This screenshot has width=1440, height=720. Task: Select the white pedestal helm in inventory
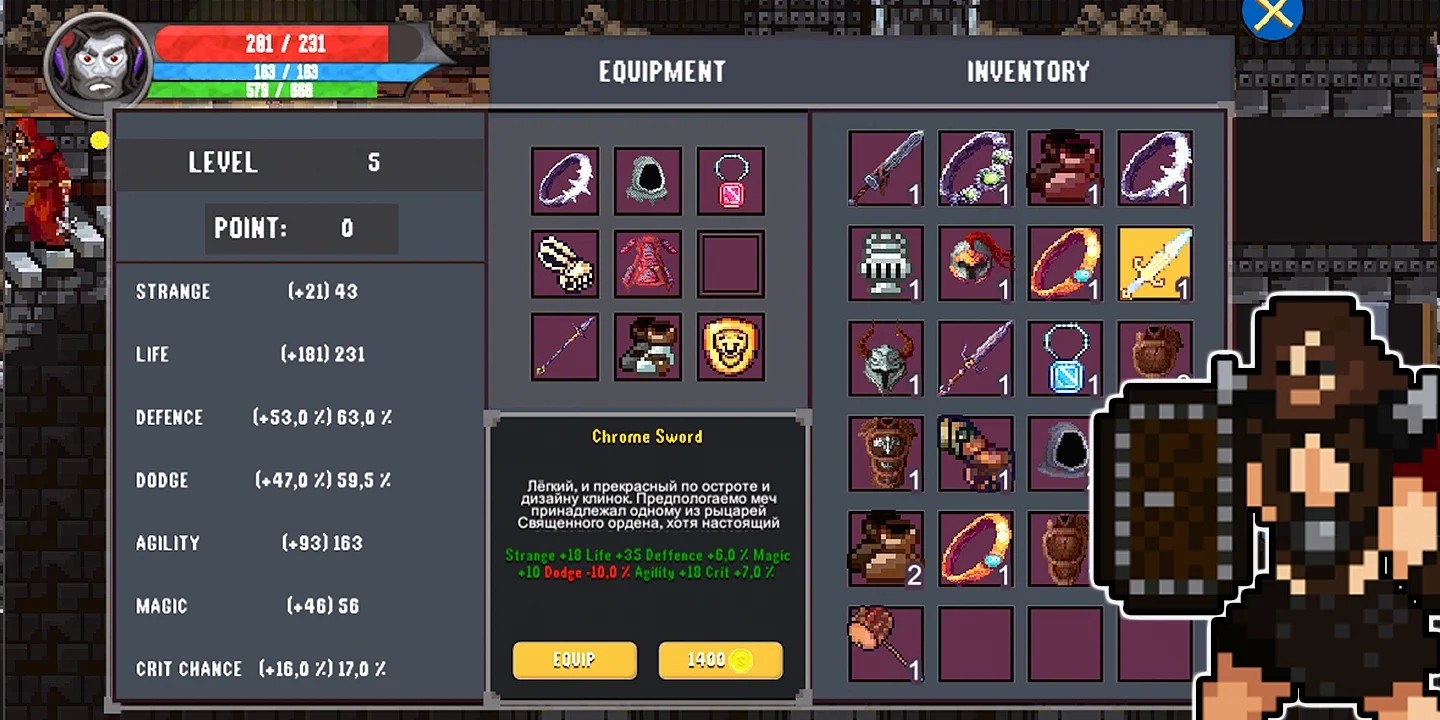pos(885,263)
